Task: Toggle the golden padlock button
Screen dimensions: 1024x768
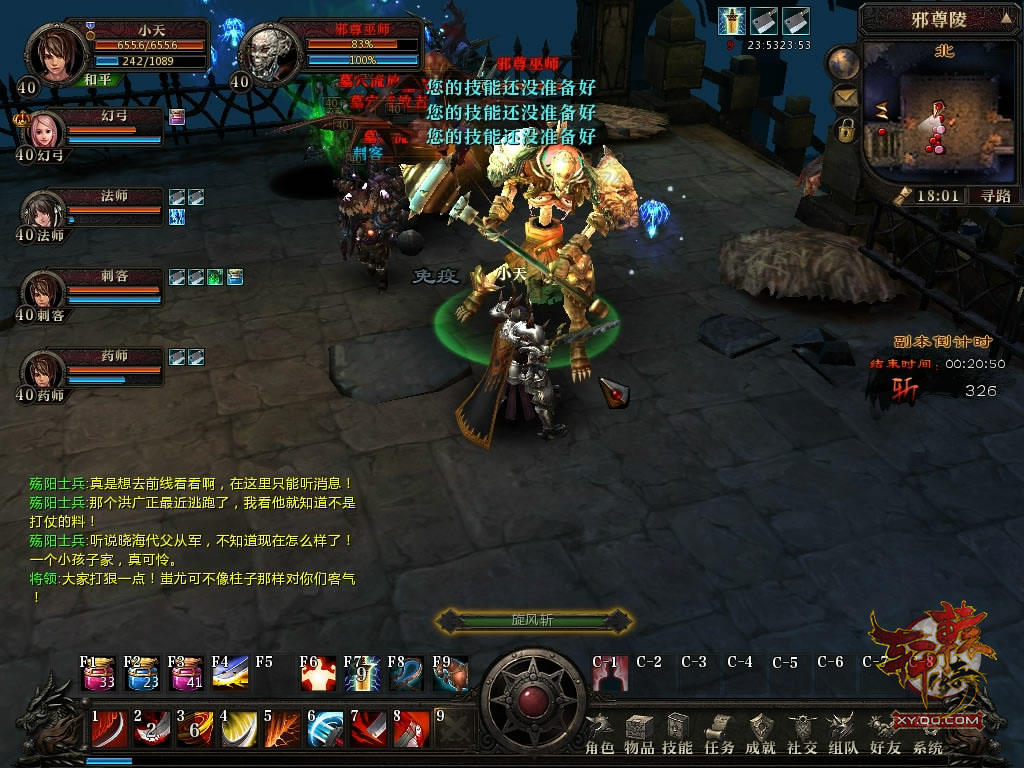Action: click(846, 130)
